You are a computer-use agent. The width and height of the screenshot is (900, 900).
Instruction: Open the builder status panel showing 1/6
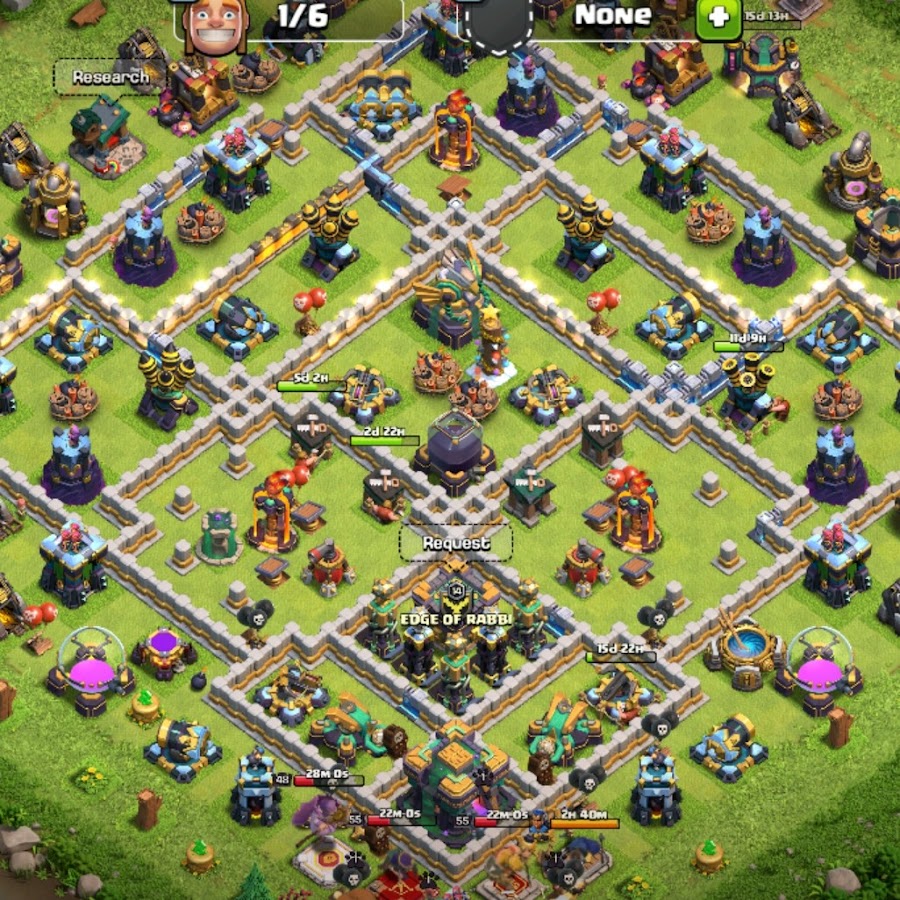[290, 17]
